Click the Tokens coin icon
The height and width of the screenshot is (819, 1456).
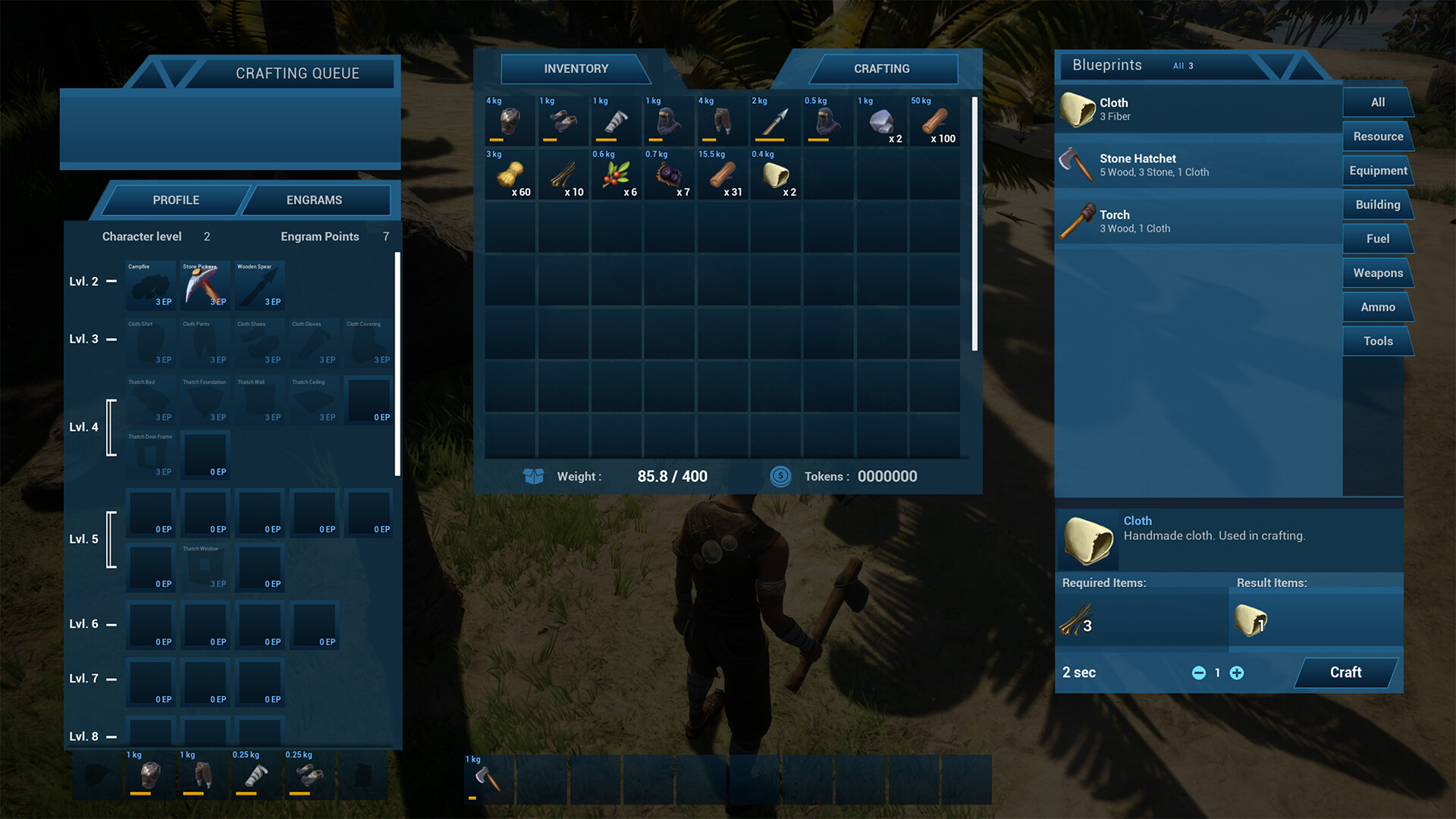point(780,476)
